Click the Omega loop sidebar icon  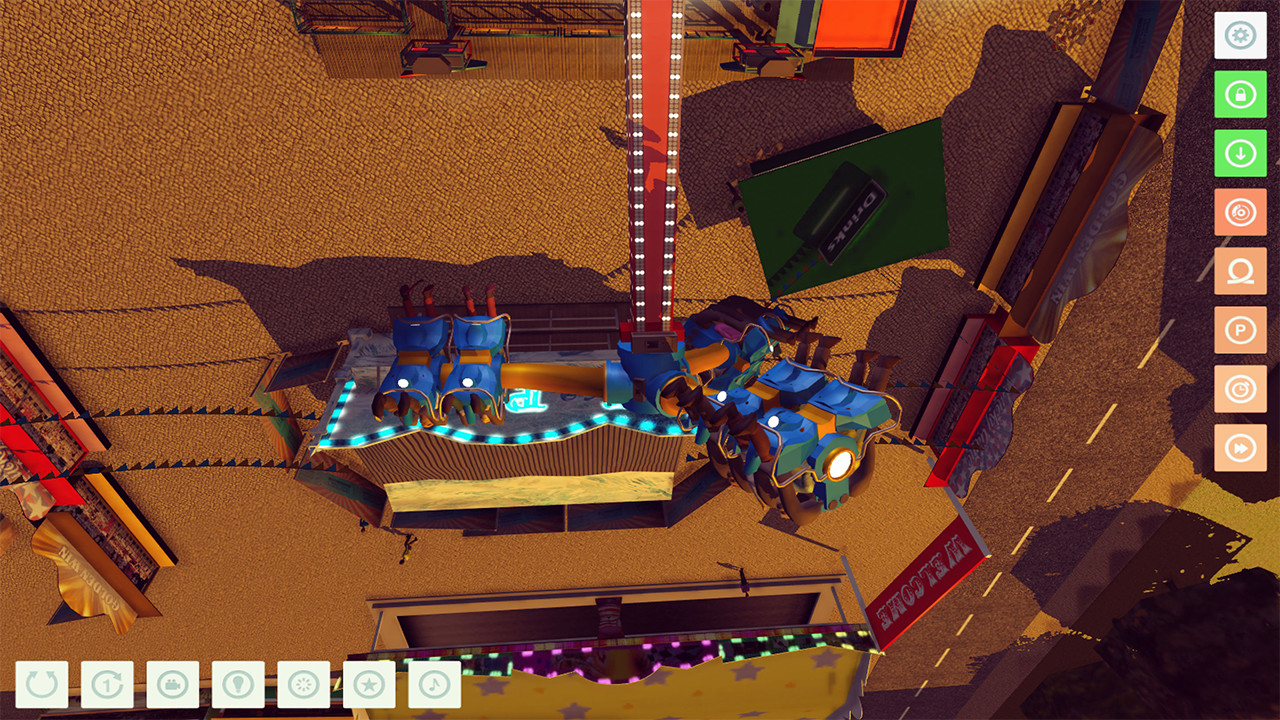[1239, 271]
